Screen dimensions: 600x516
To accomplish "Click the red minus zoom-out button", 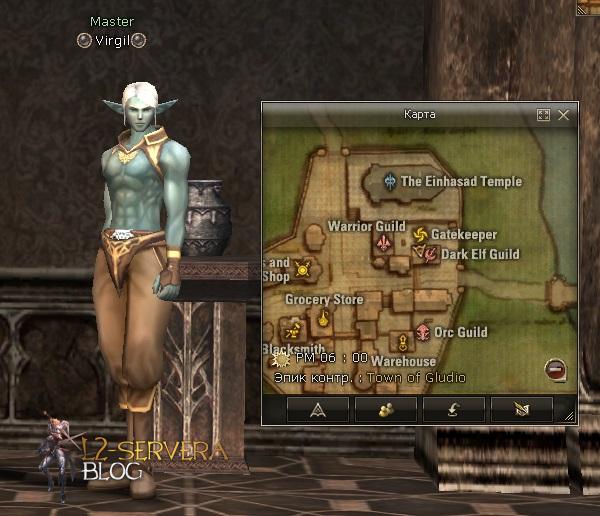I will click(x=555, y=369).
